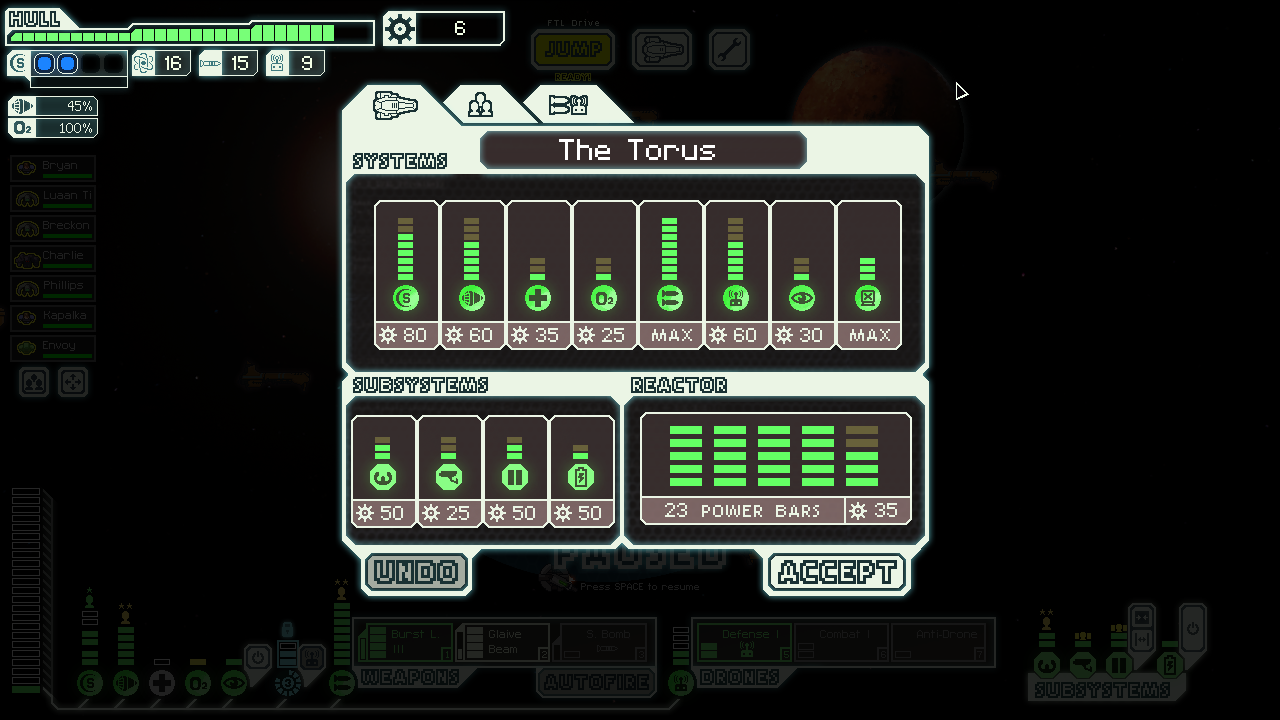Toggle the Autofire button
Viewport: 1280px width, 720px height.
pyautogui.click(x=597, y=681)
